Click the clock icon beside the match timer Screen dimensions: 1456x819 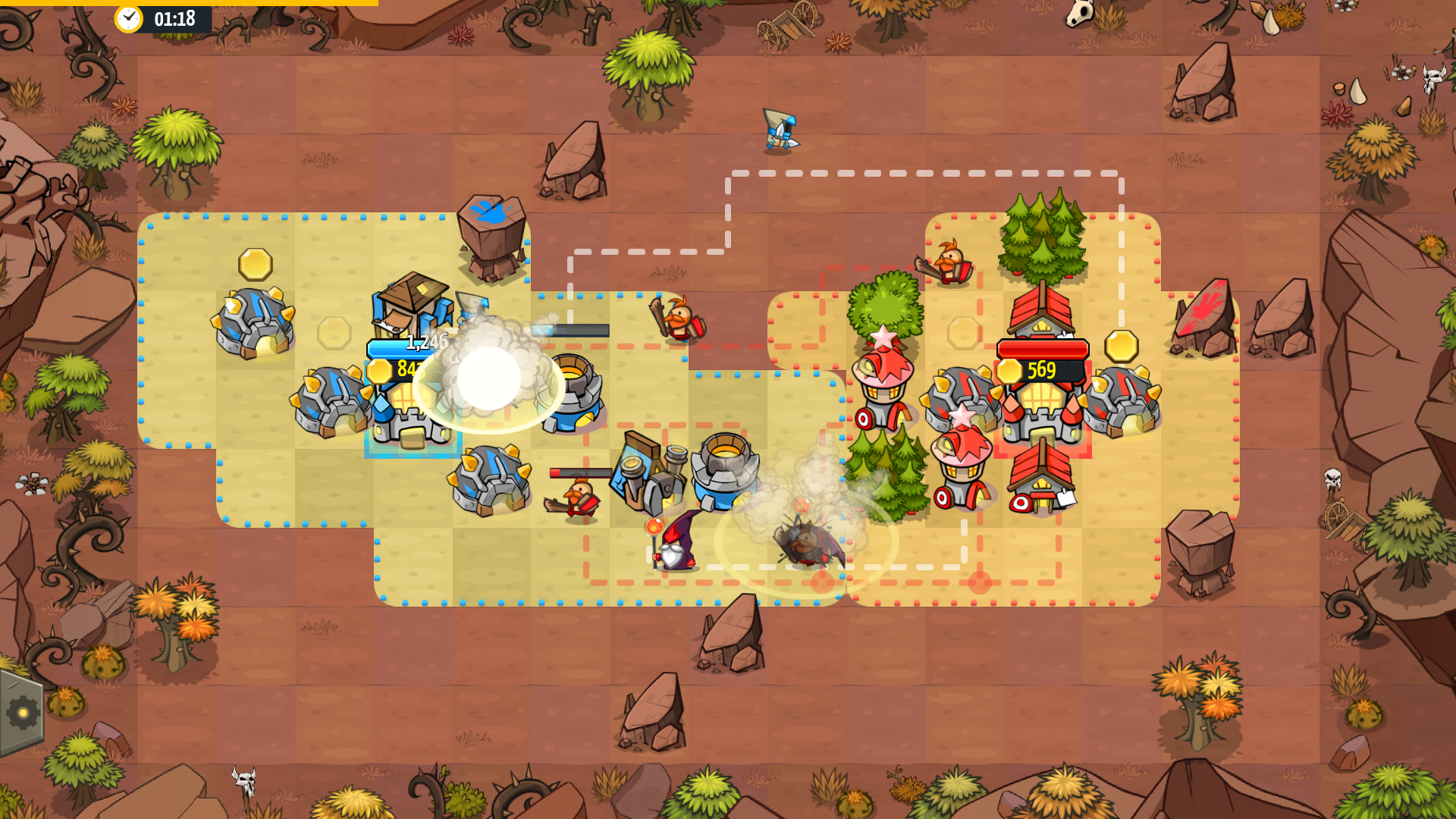pyautogui.click(x=127, y=19)
